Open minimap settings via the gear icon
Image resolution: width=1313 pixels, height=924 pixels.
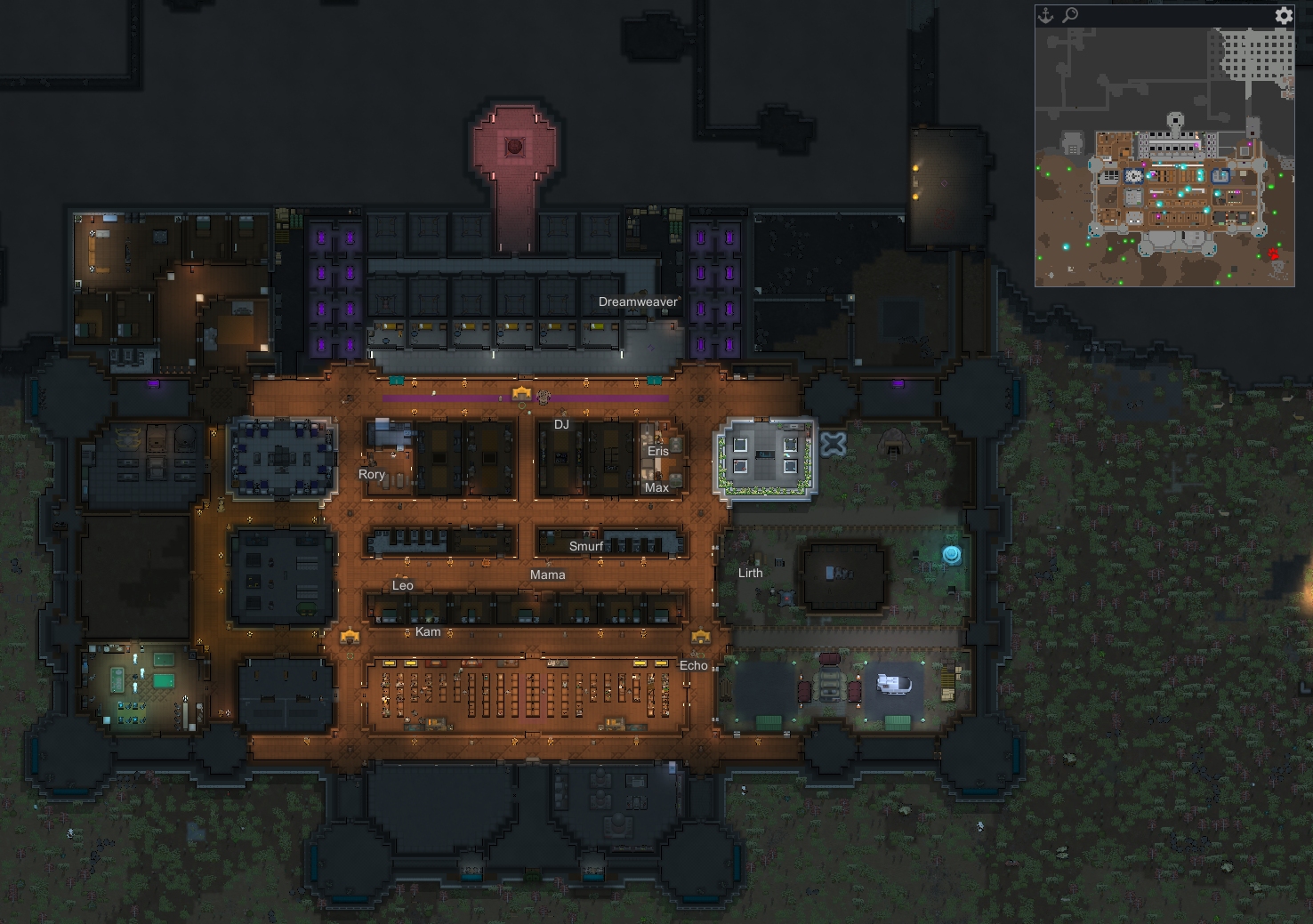[1283, 15]
